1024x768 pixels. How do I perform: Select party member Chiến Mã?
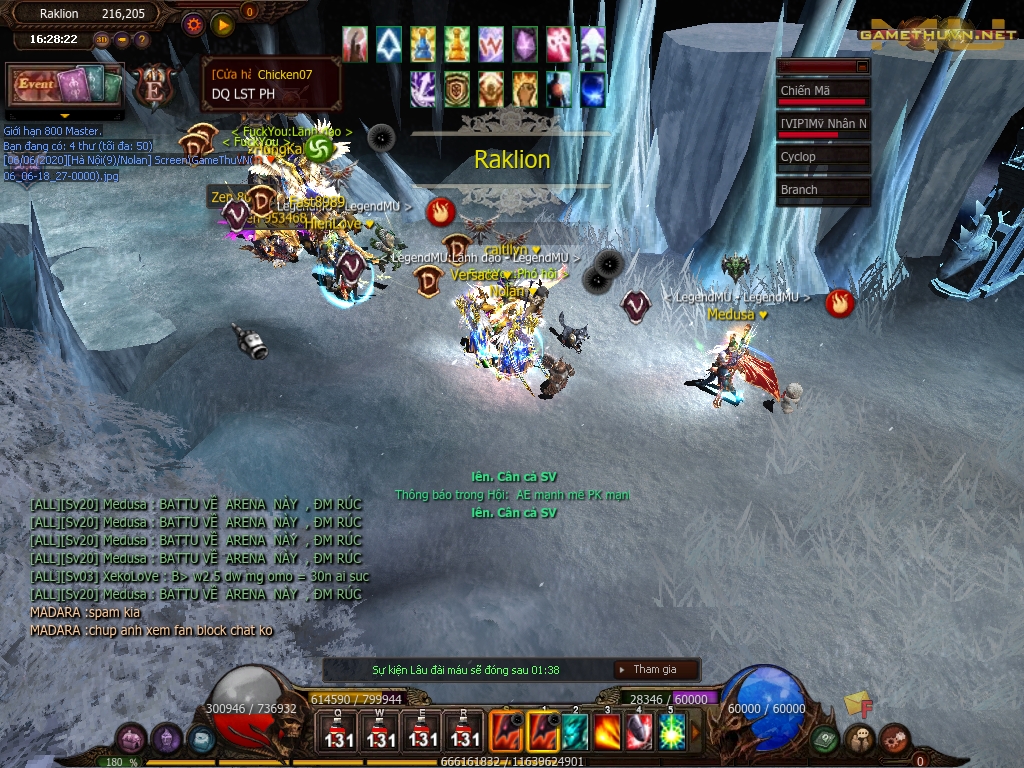(823, 92)
